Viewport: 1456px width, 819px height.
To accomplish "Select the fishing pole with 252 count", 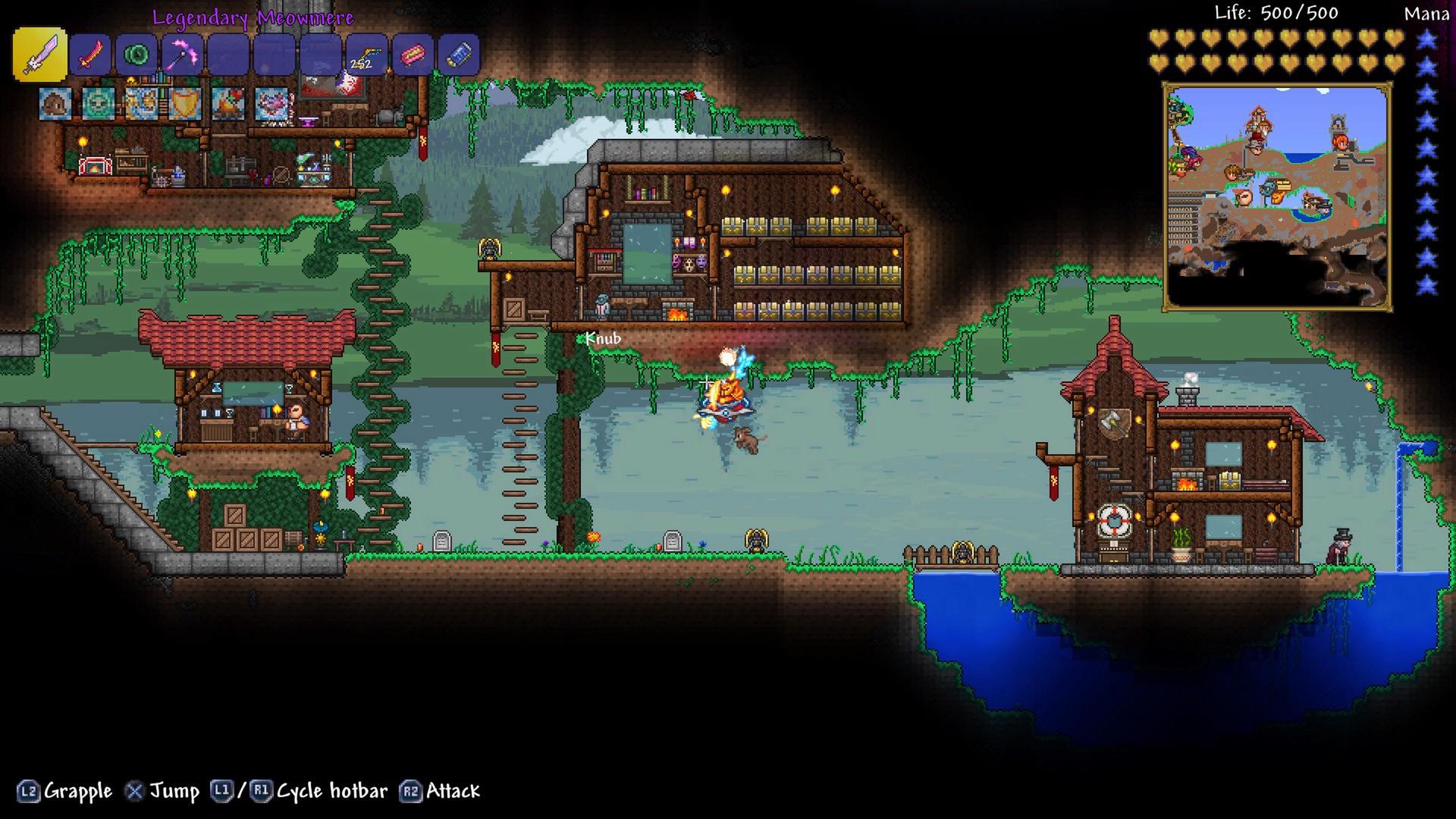I will (x=366, y=53).
